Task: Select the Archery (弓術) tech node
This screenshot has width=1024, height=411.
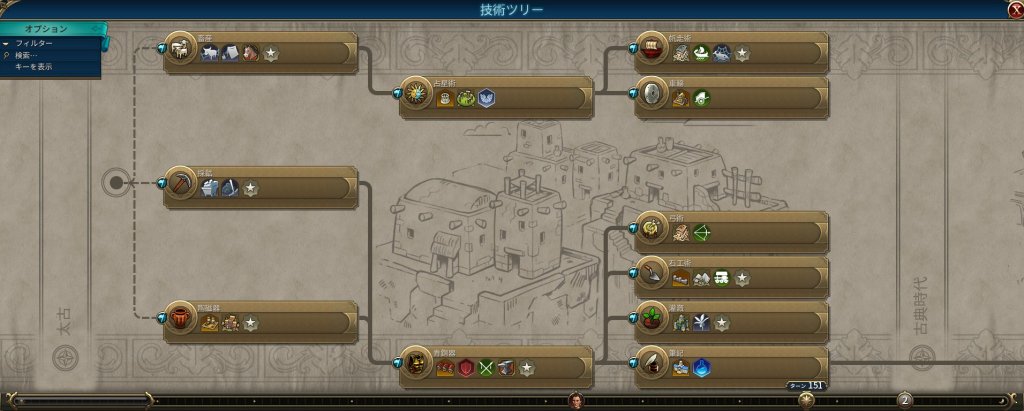Action: (x=733, y=232)
